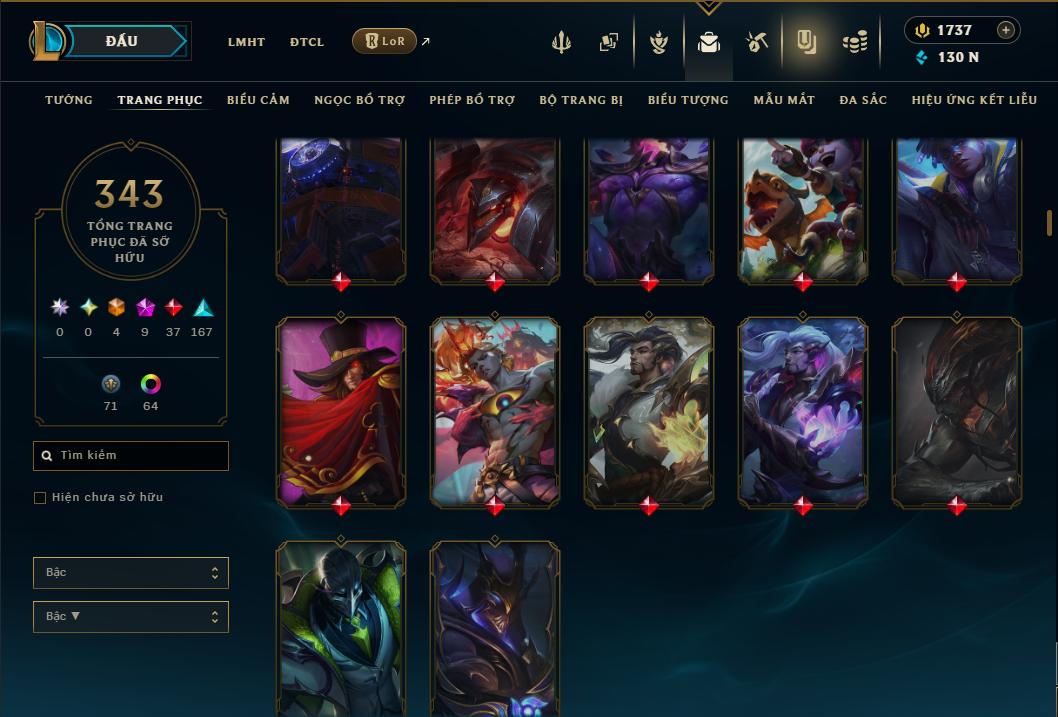This screenshot has width=1058, height=717.
Task: Switch to the MẪU MẮT tab
Action: pyautogui.click(x=784, y=100)
